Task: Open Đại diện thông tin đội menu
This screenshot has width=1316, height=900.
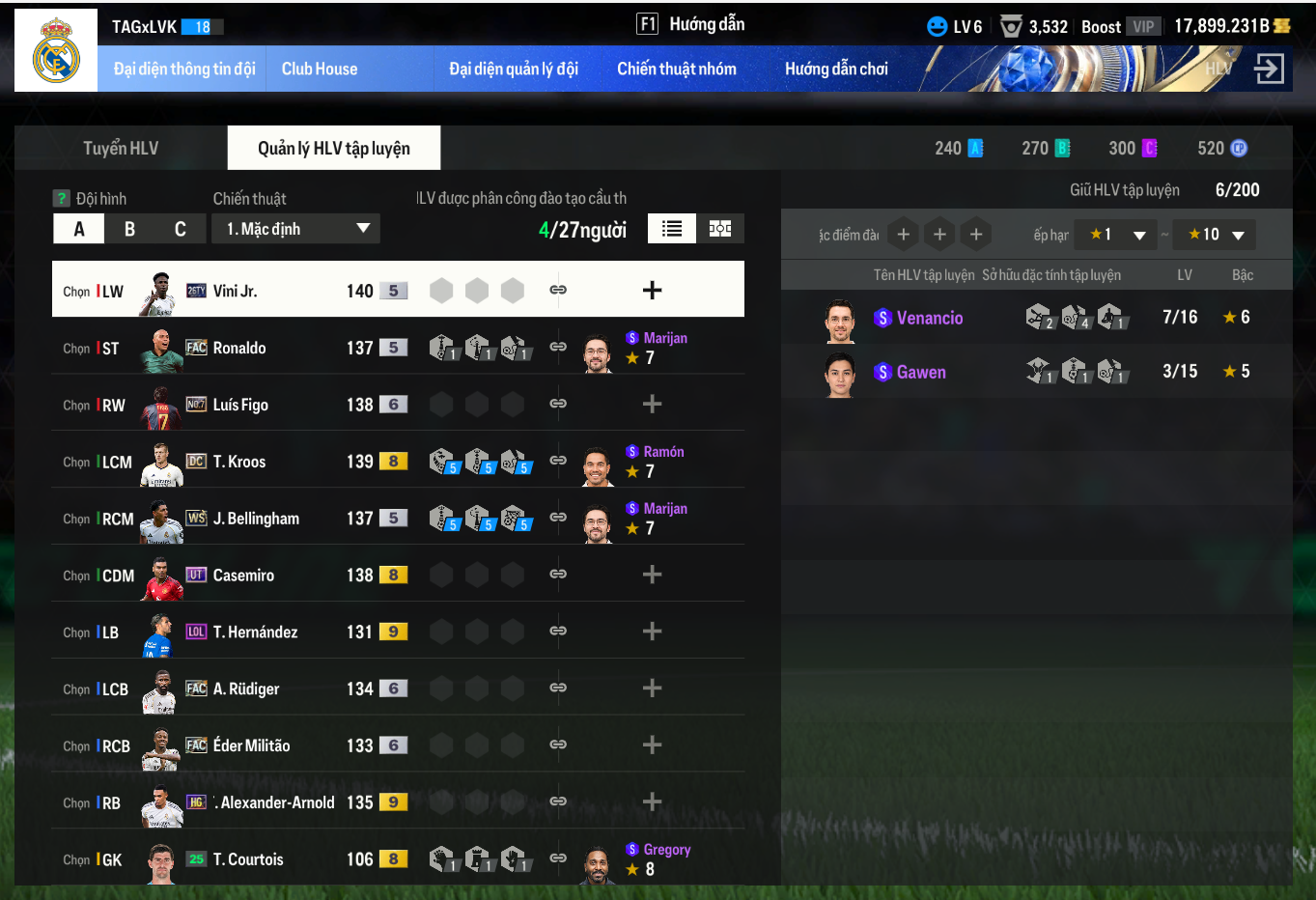Action: (x=183, y=69)
